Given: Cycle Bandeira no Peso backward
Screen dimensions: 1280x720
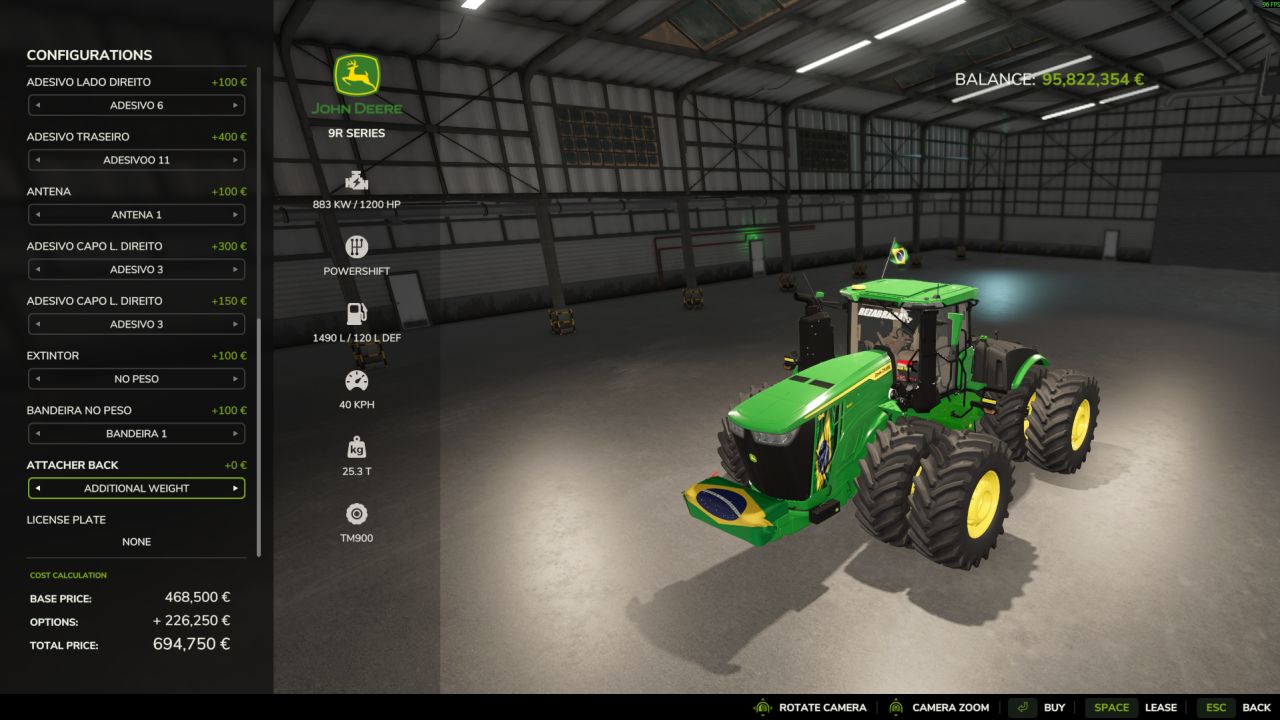Looking at the screenshot, I should 37,434.
